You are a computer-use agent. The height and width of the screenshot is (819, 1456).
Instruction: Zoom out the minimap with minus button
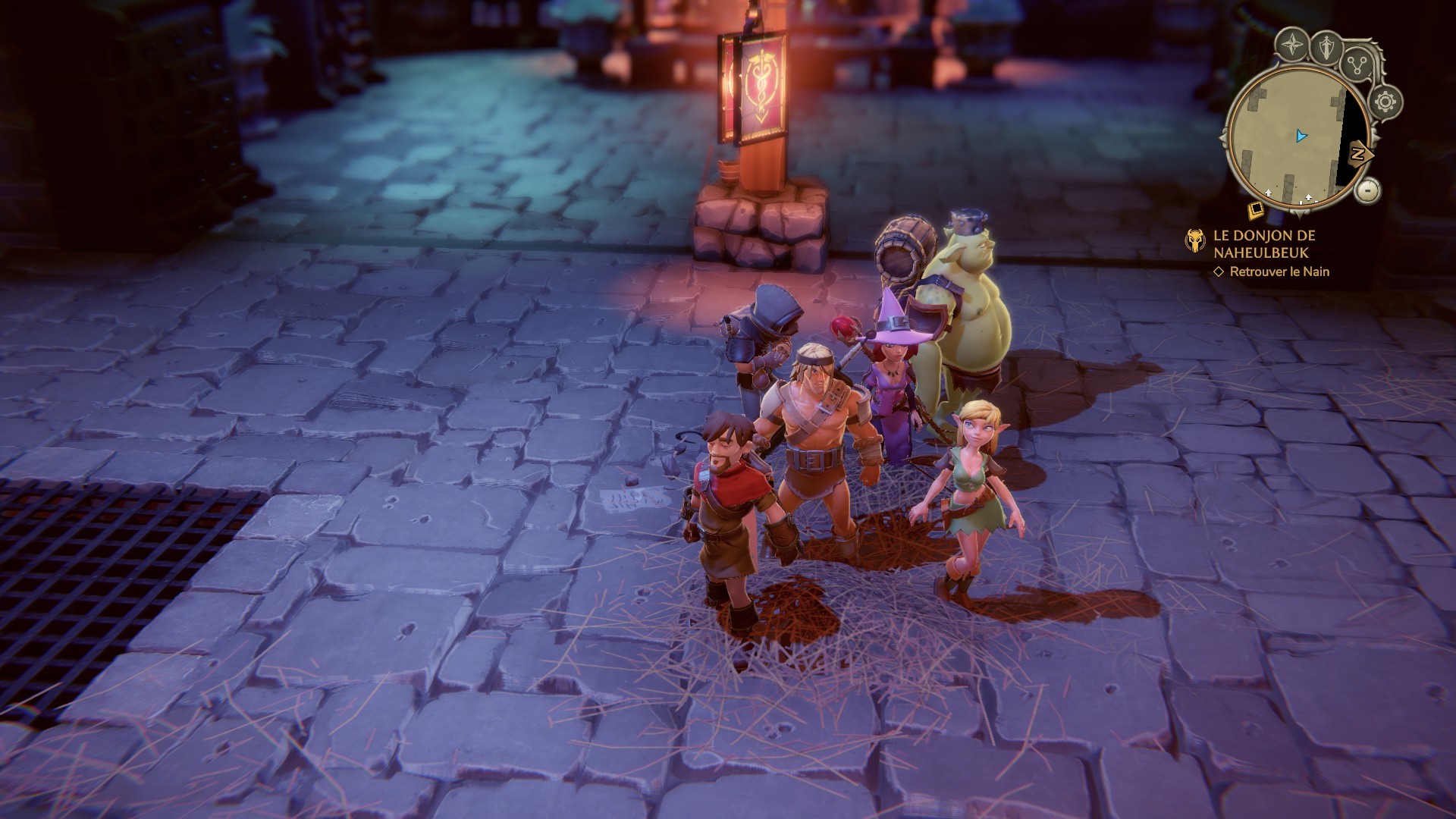click(1367, 190)
